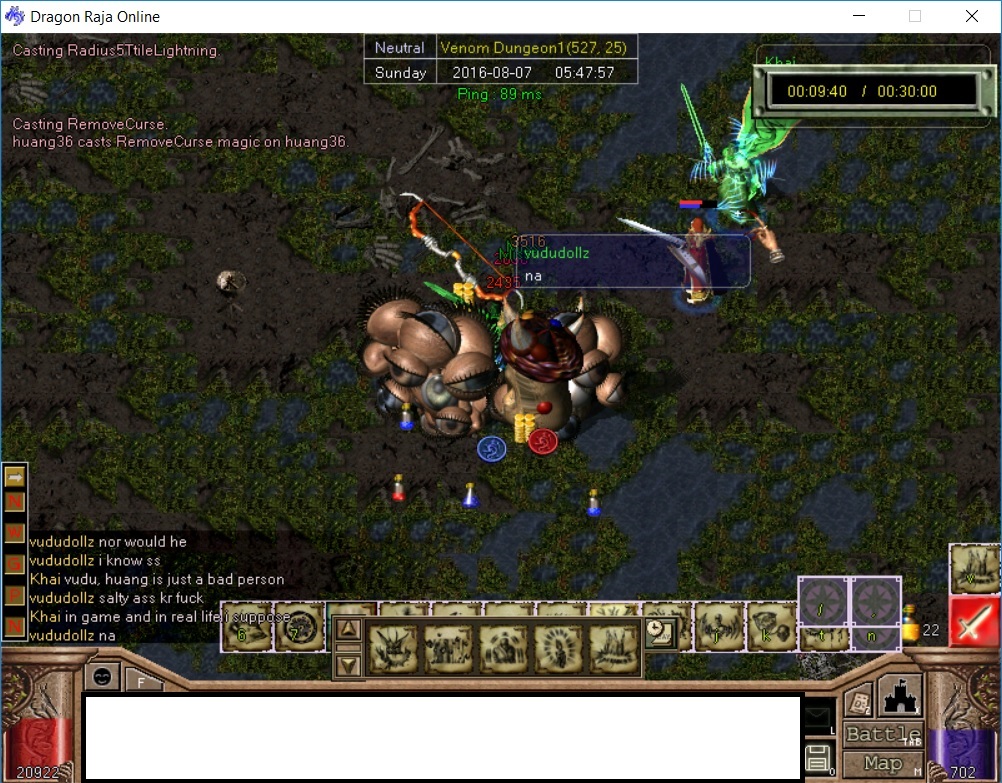The image size is (1002, 783).
Task: Click the chat input box
Action: click(x=443, y=737)
